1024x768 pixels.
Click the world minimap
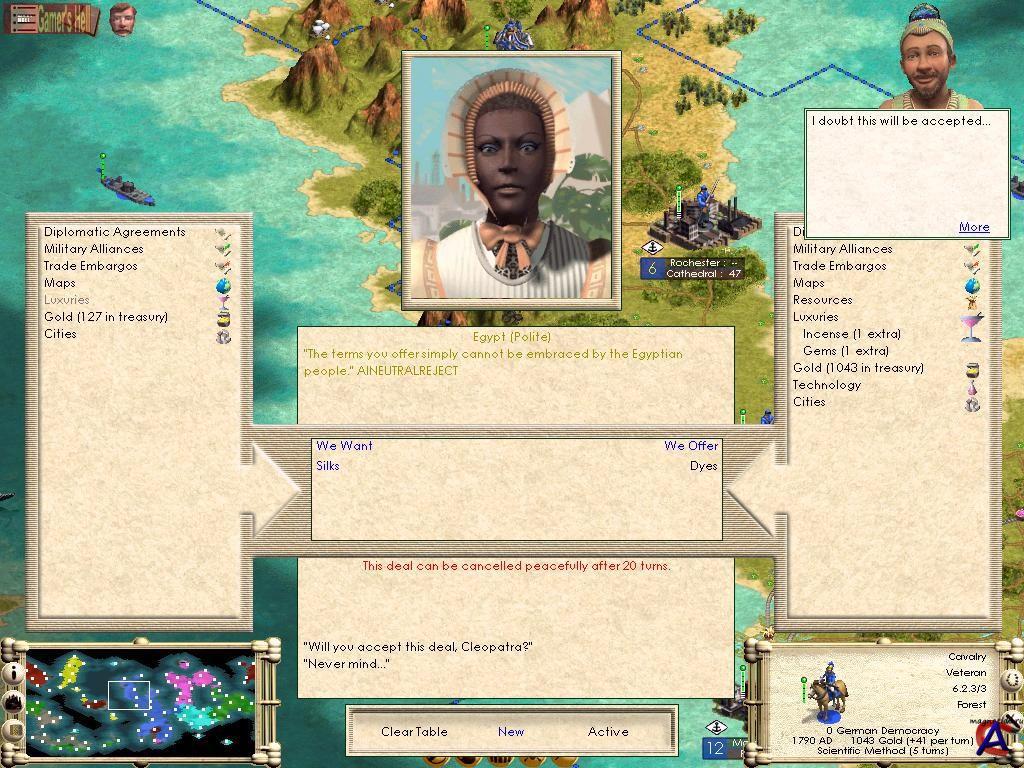[x=140, y=698]
